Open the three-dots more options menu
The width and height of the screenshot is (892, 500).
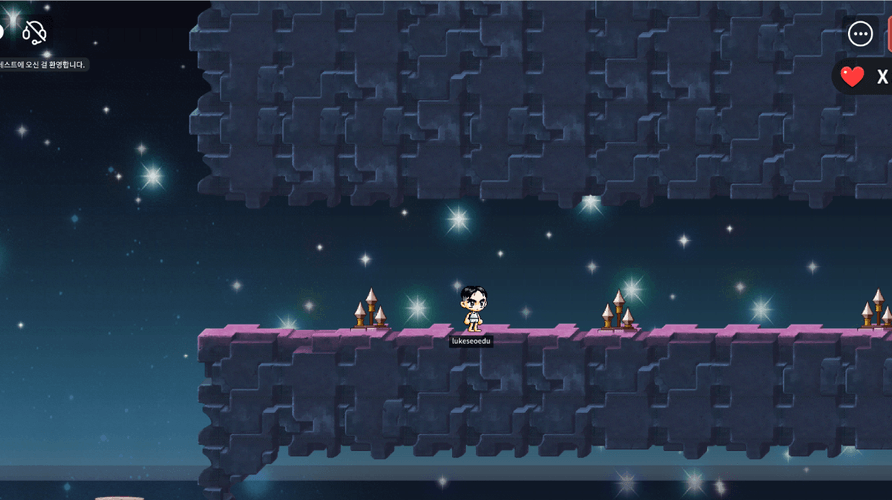[x=860, y=33]
